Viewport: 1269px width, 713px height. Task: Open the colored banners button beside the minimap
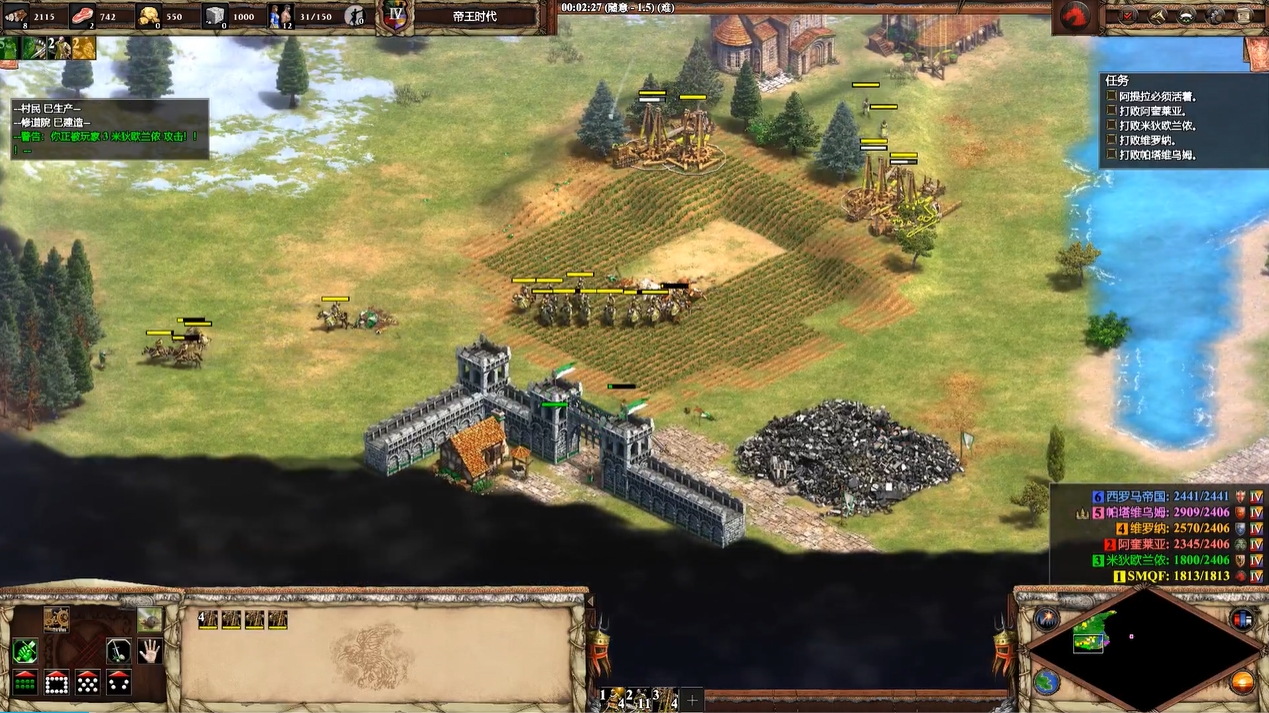1242,619
